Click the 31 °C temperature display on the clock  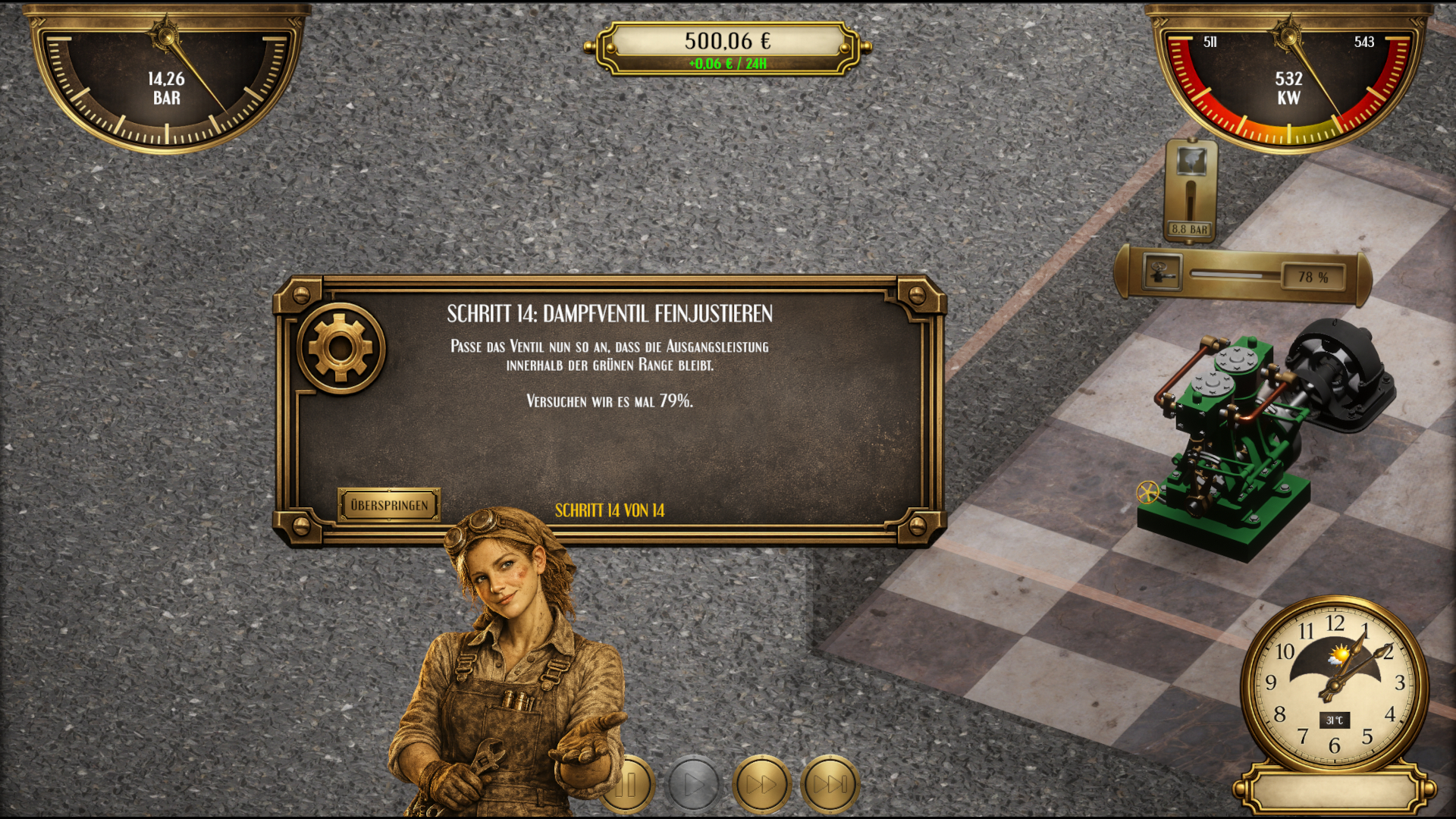(x=1333, y=717)
